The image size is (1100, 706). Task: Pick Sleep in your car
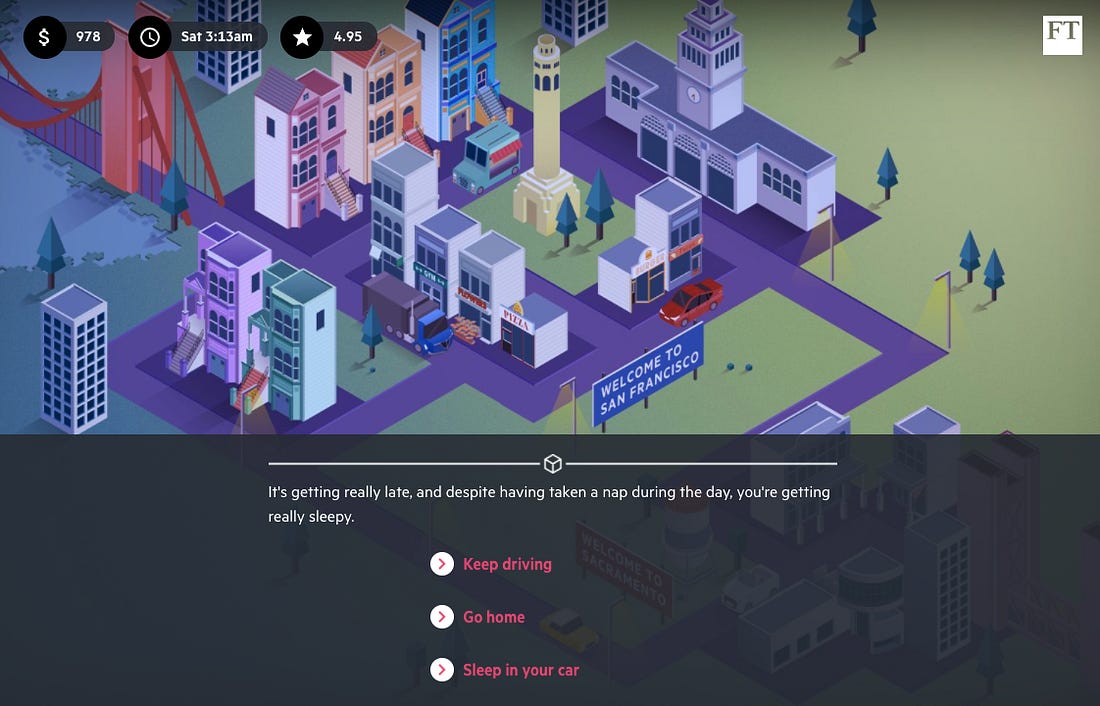point(520,670)
